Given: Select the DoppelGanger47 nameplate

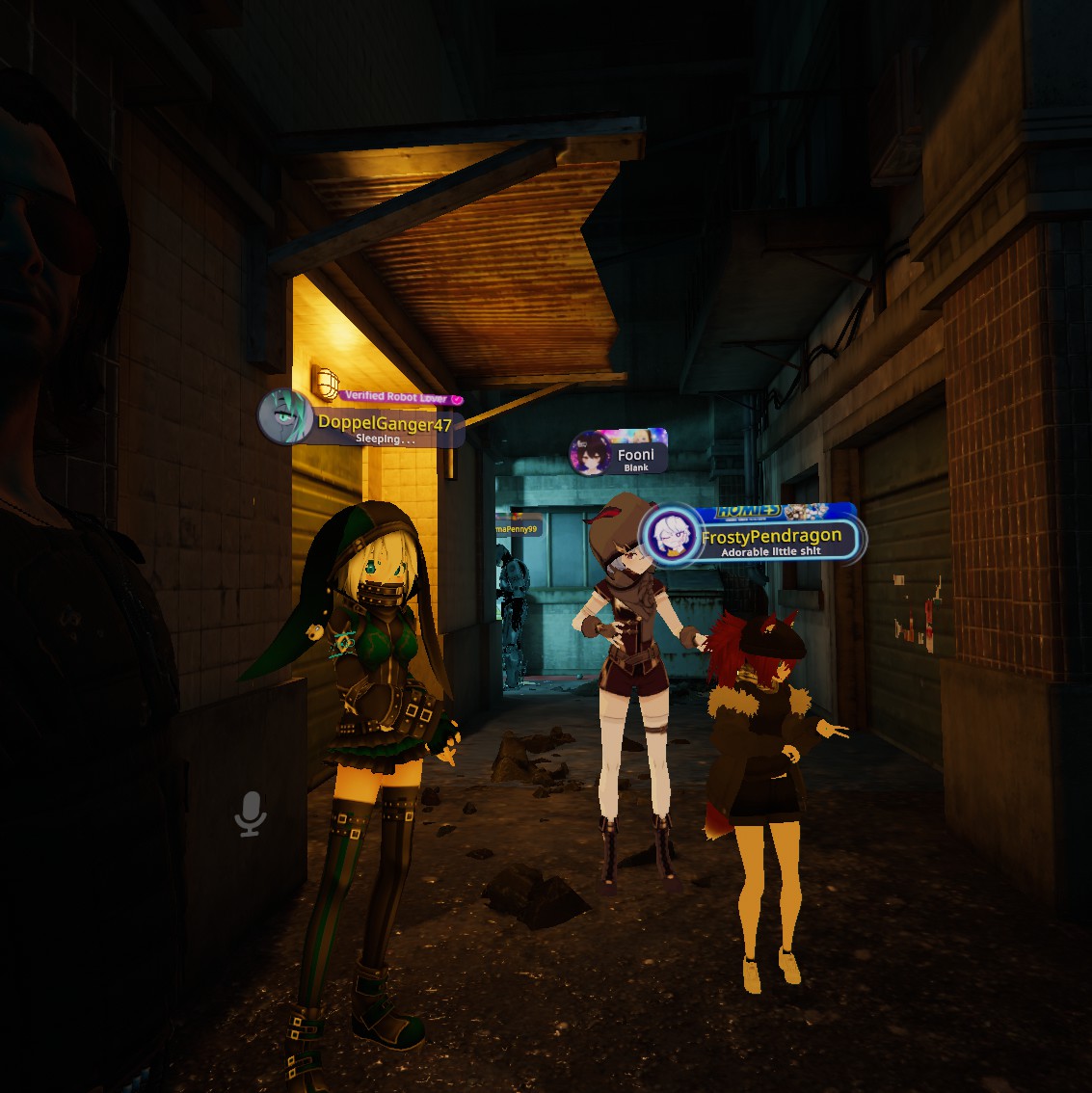Looking at the screenshot, I should 384,426.
